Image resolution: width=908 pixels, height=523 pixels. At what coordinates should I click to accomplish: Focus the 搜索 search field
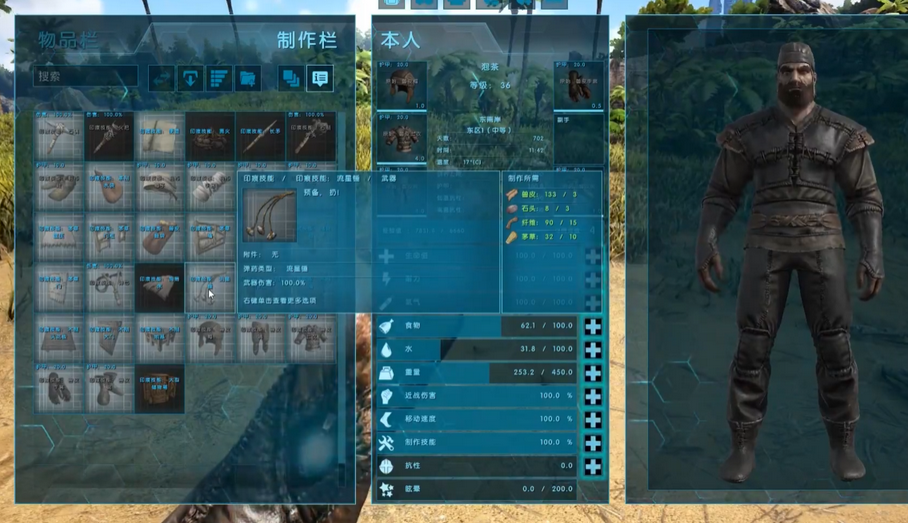pyautogui.click(x=86, y=76)
